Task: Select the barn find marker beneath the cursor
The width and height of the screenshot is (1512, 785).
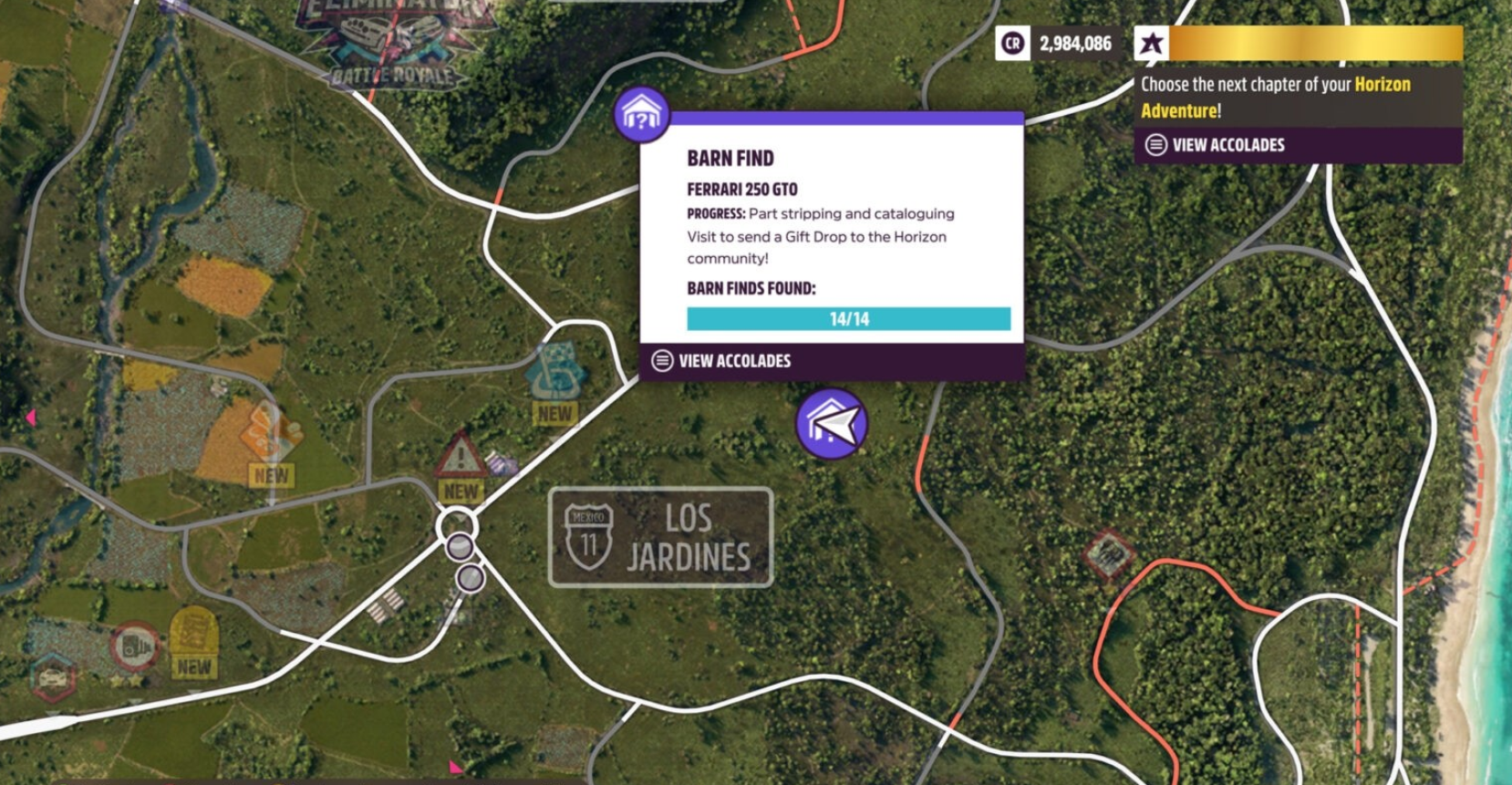Action: (x=830, y=423)
